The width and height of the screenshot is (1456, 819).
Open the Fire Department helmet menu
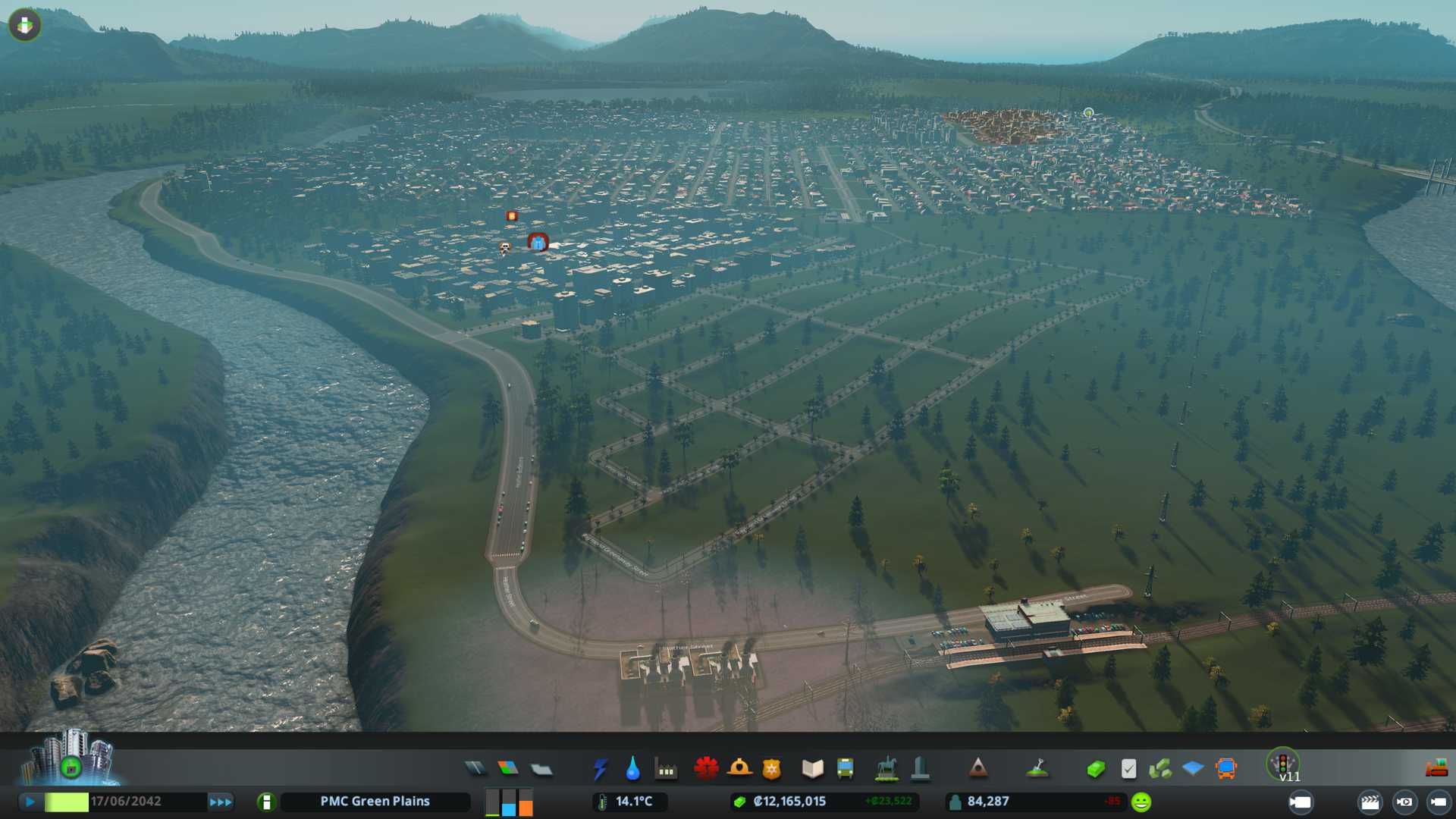coord(739,769)
